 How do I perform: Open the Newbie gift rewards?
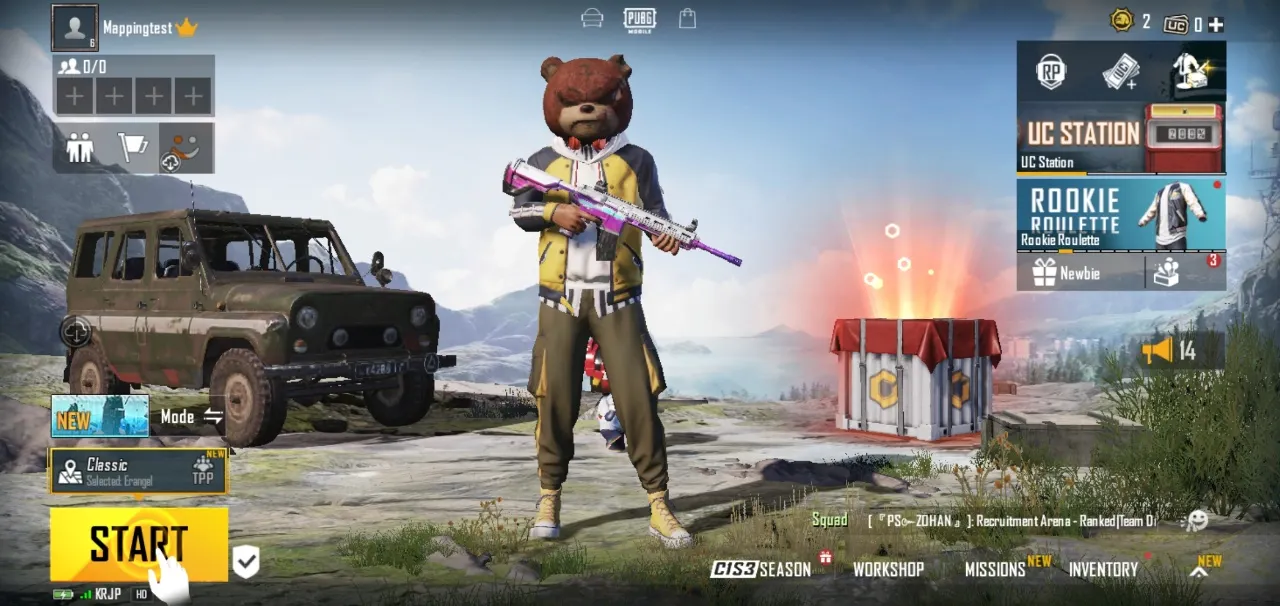coord(1080,272)
